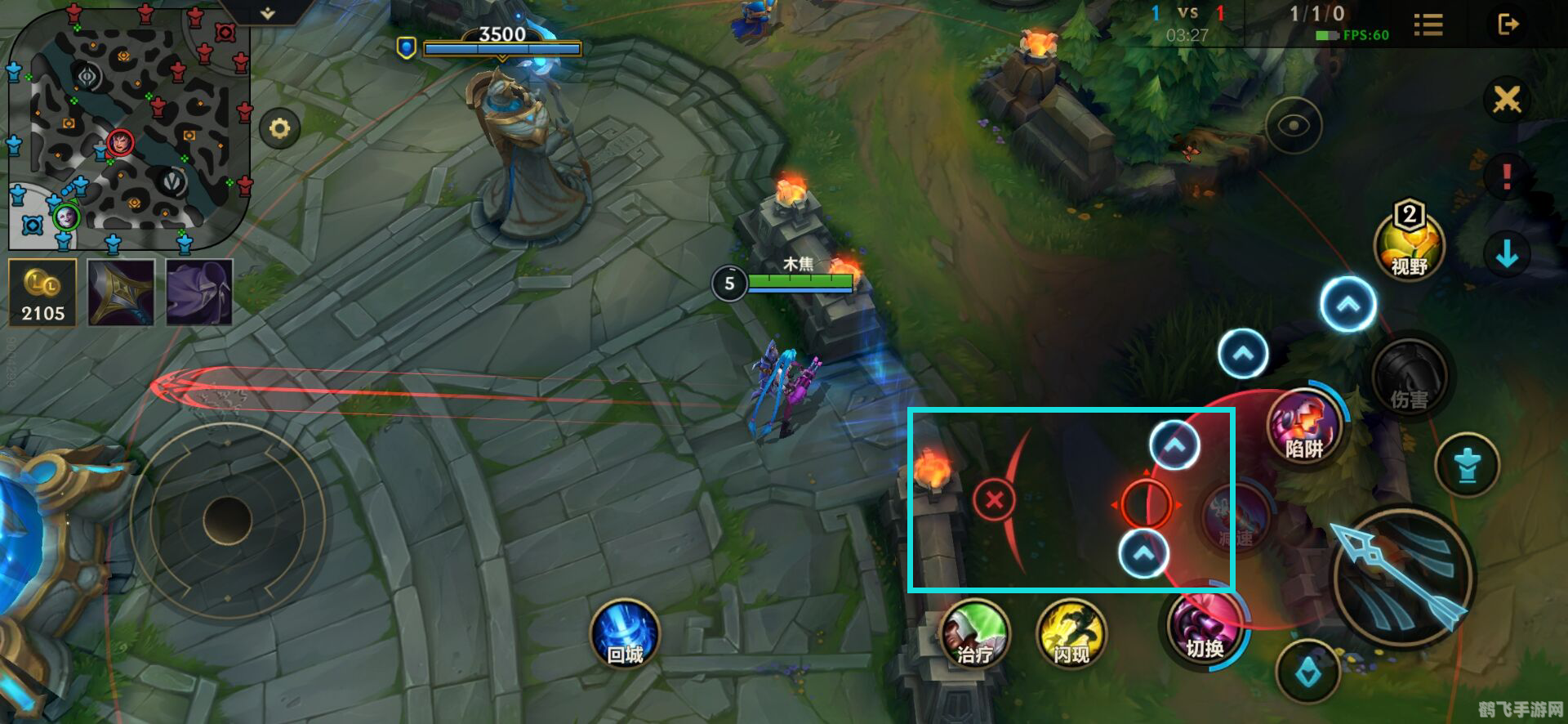Select the blue down-arrow ping button

tap(1507, 253)
